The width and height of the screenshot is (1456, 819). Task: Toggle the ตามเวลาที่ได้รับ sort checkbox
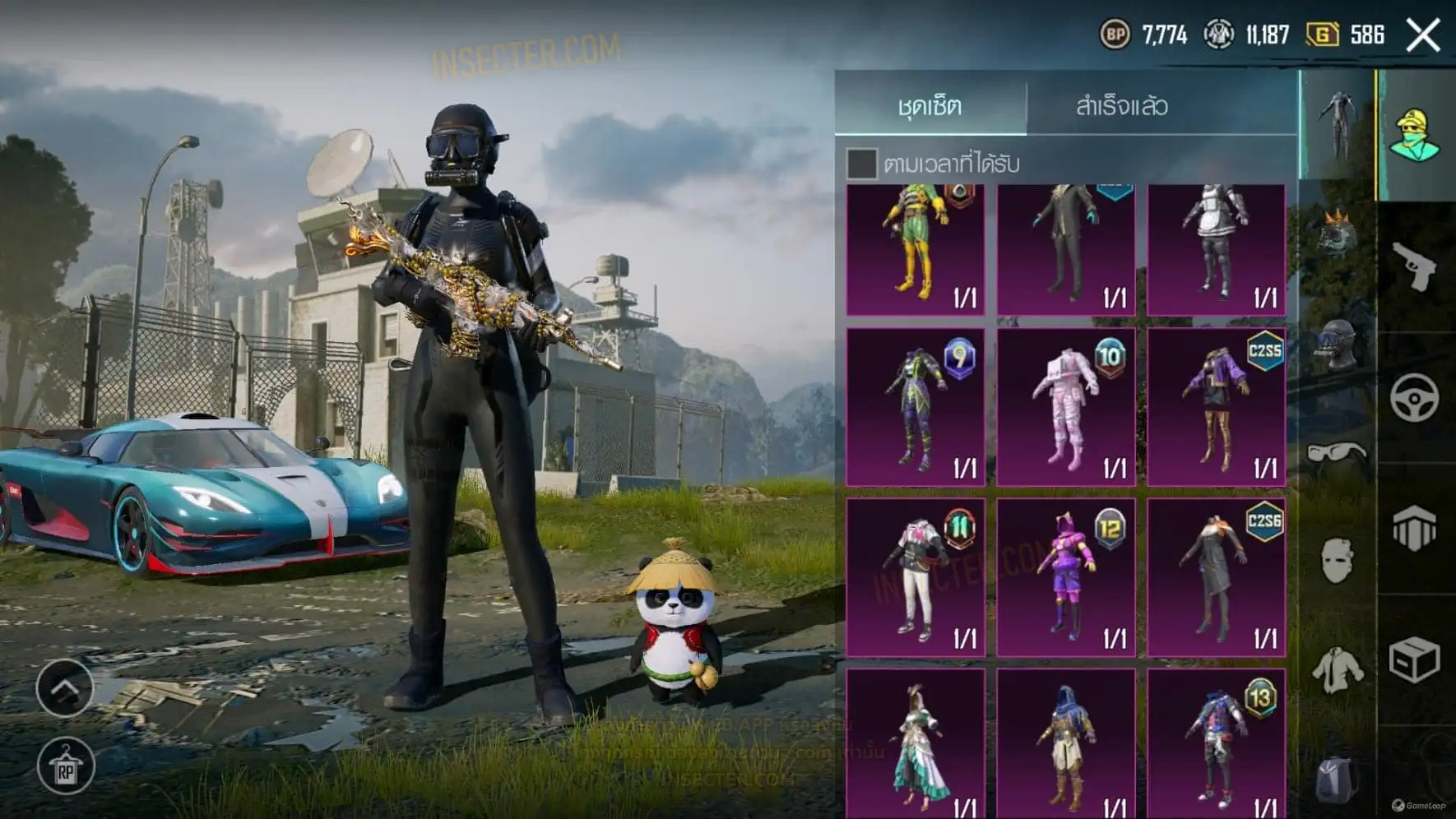pos(862,164)
